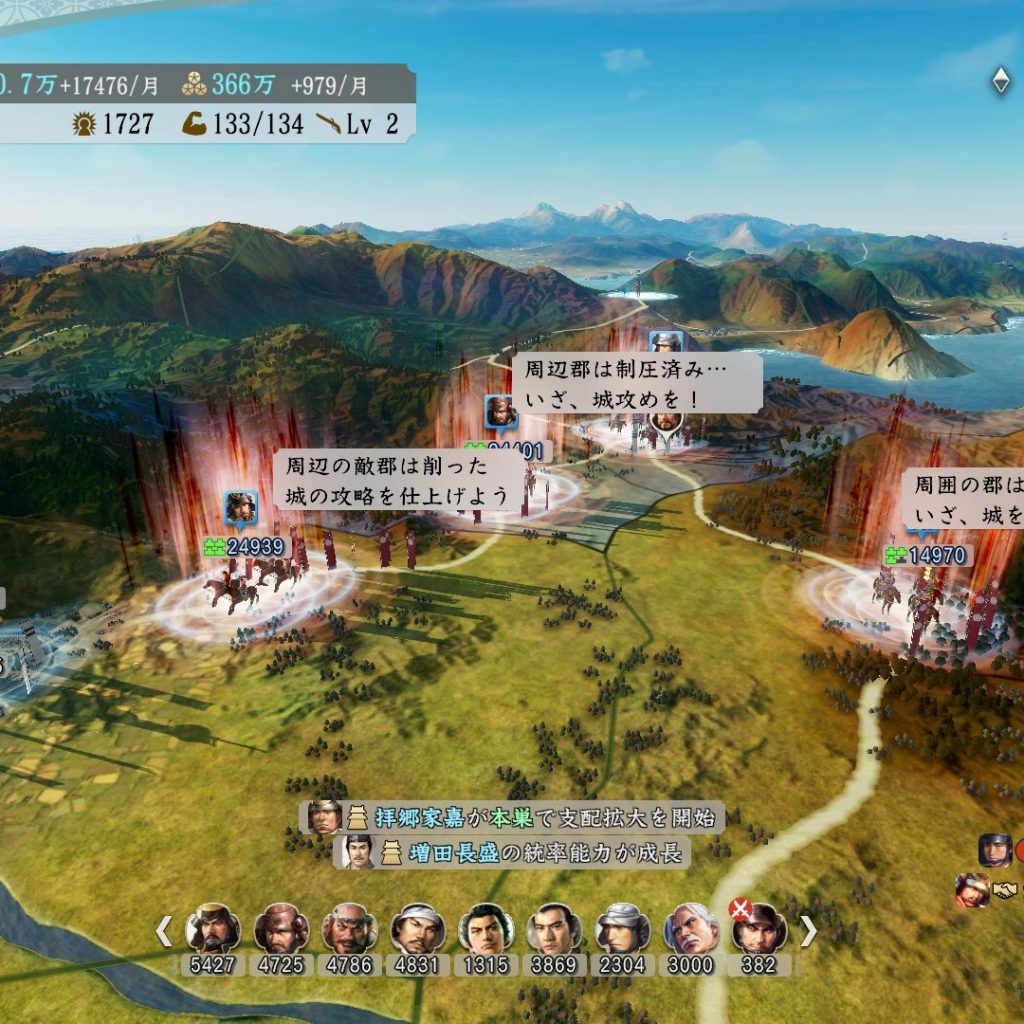Image resolution: width=1024 pixels, height=1024 pixels.
Task: Select the army marker with 14970 troops
Action: click(924, 556)
